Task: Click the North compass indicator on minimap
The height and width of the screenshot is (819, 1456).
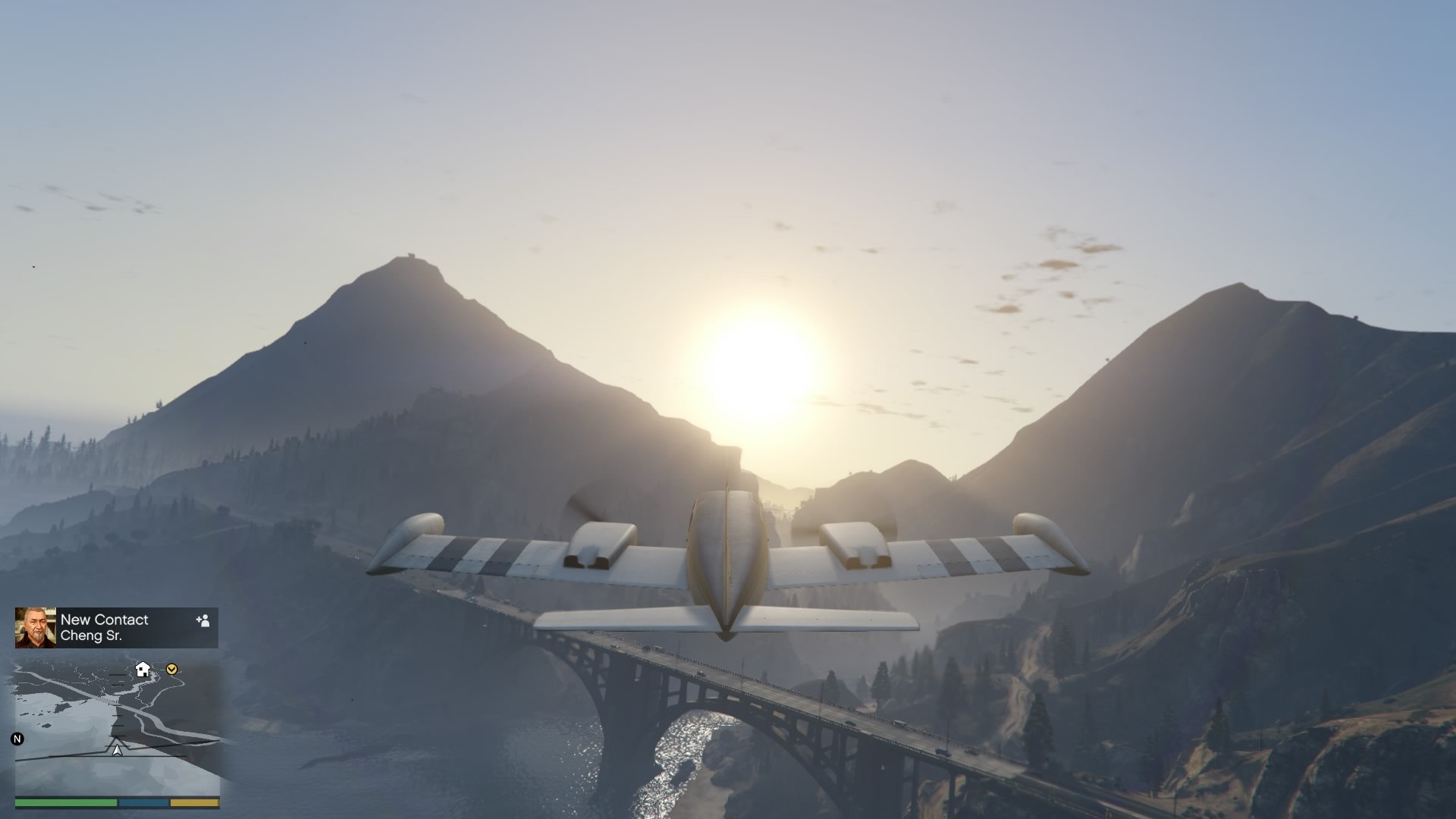Action: (17, 739)
